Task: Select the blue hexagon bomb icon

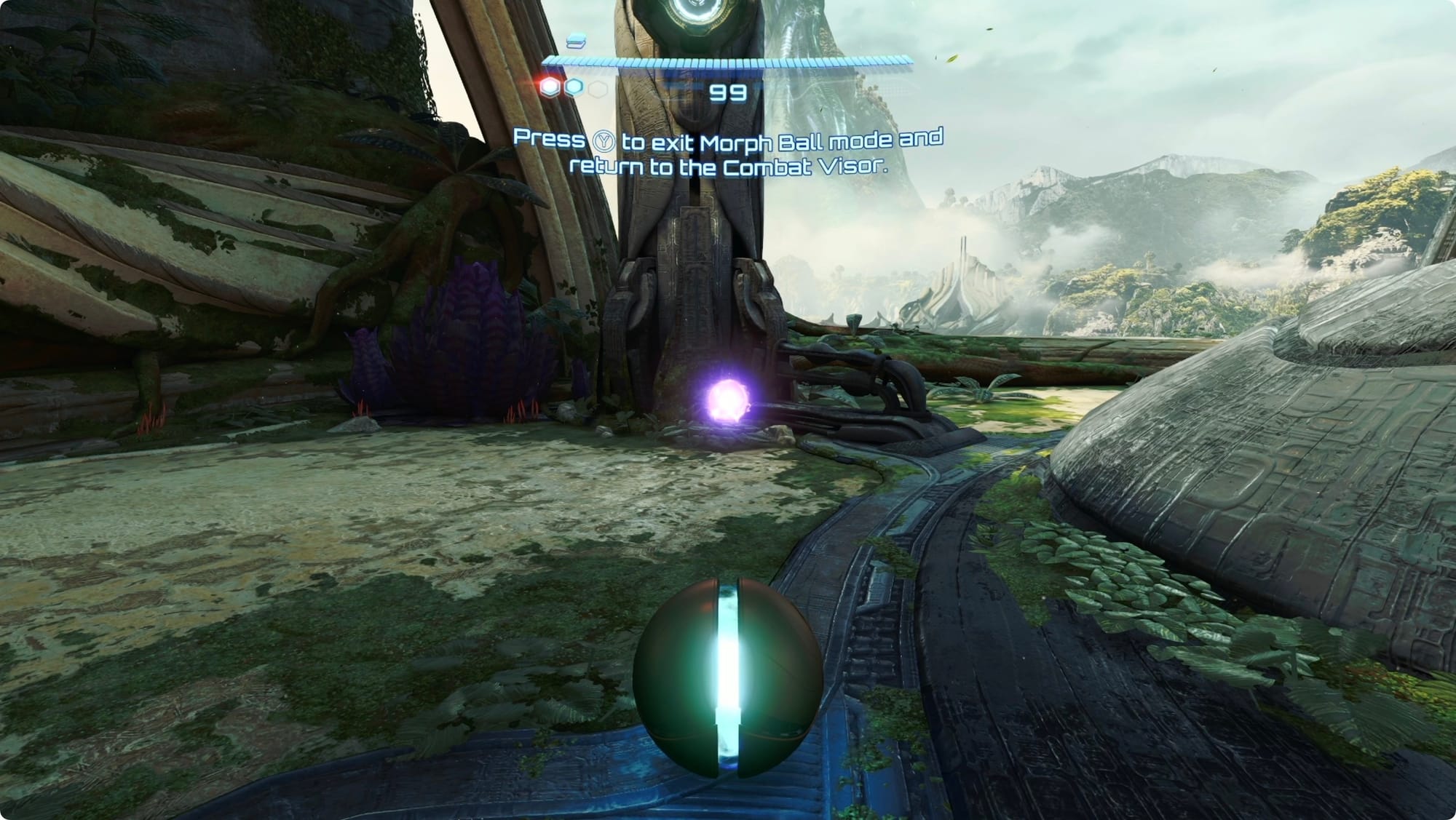Action: point(574,87)
